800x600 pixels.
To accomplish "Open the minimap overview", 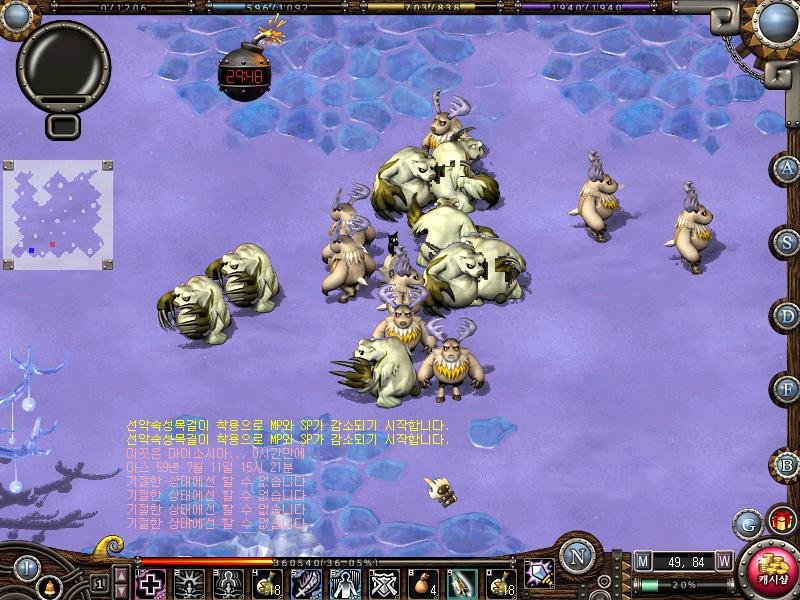I will 58,216.
